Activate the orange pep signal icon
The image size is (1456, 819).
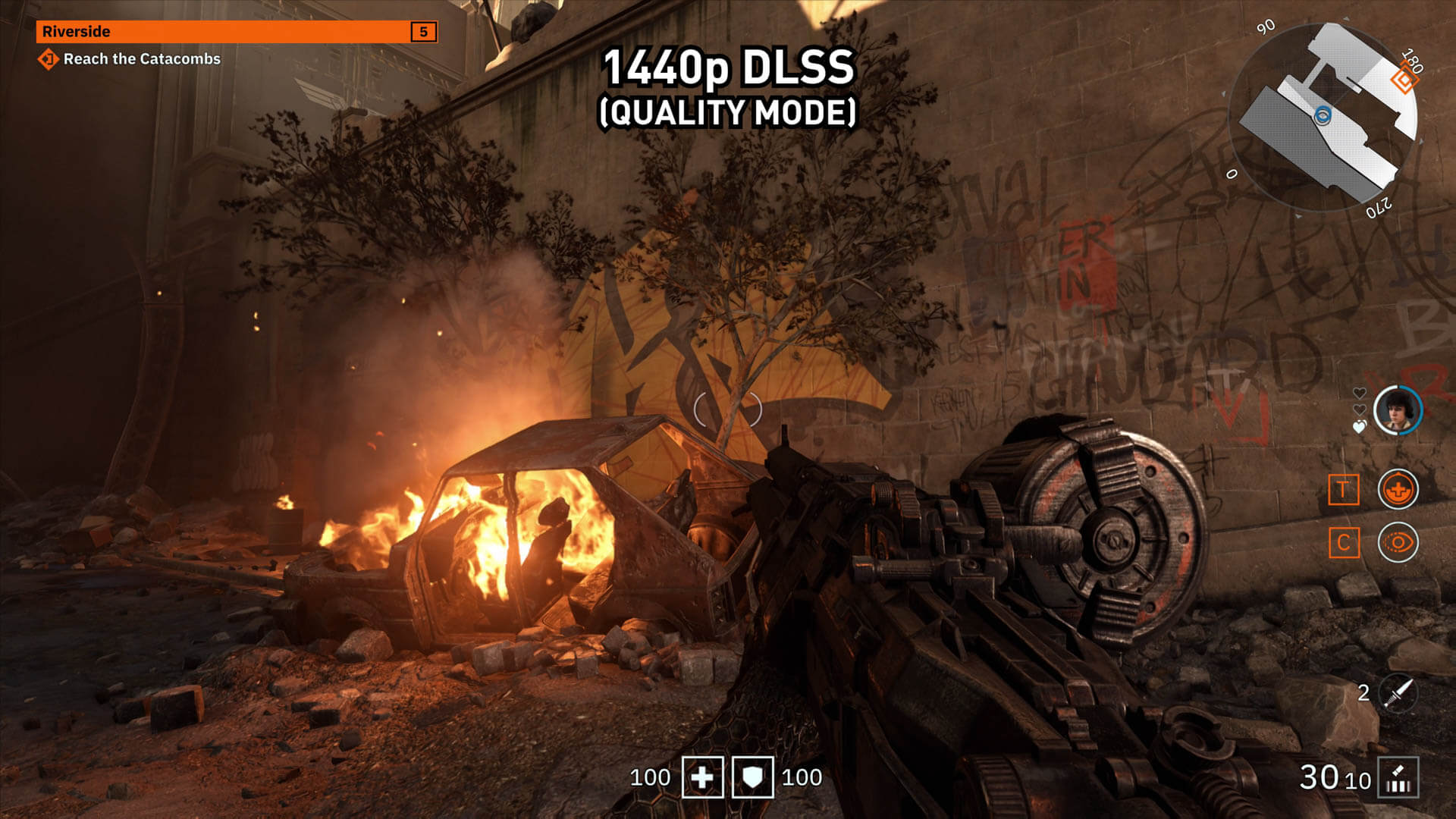[x=1397, y=489]
